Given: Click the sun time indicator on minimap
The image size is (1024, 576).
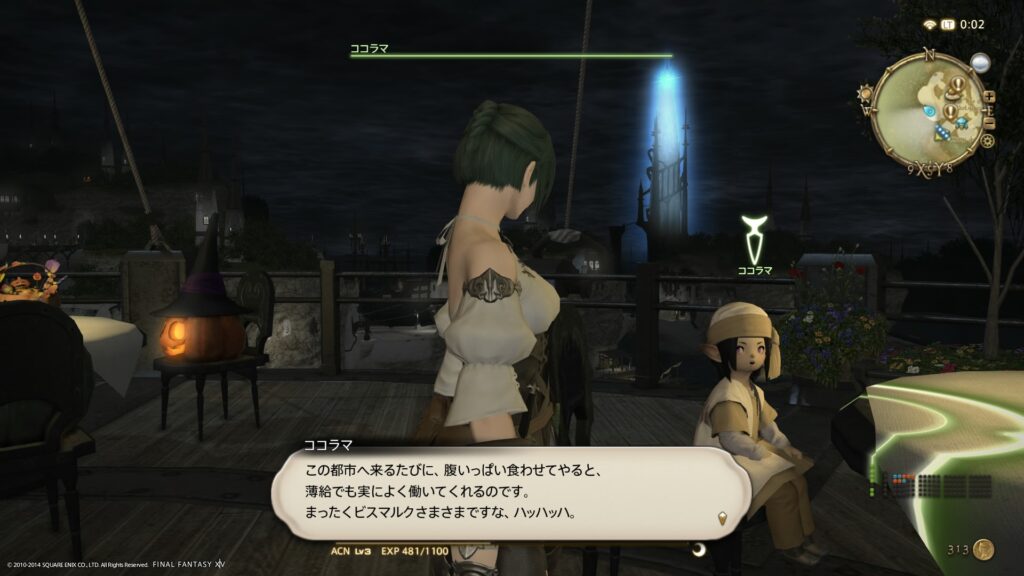Looking at the screenshot, I should (866, 93).
